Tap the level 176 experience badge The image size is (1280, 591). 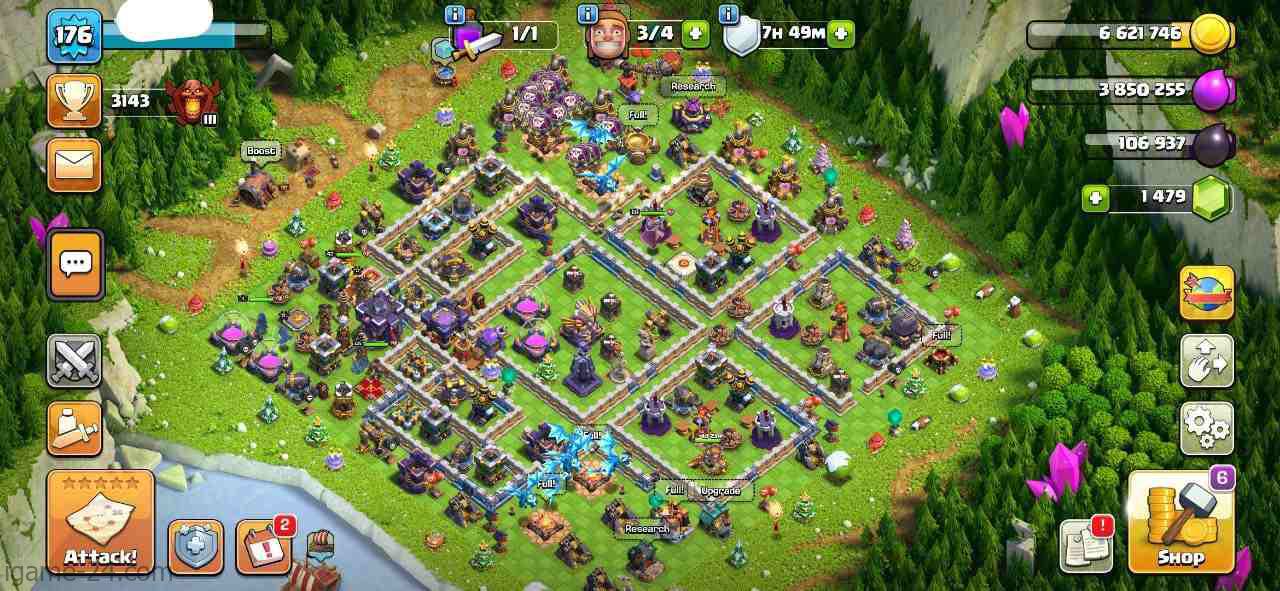point(74,35)
